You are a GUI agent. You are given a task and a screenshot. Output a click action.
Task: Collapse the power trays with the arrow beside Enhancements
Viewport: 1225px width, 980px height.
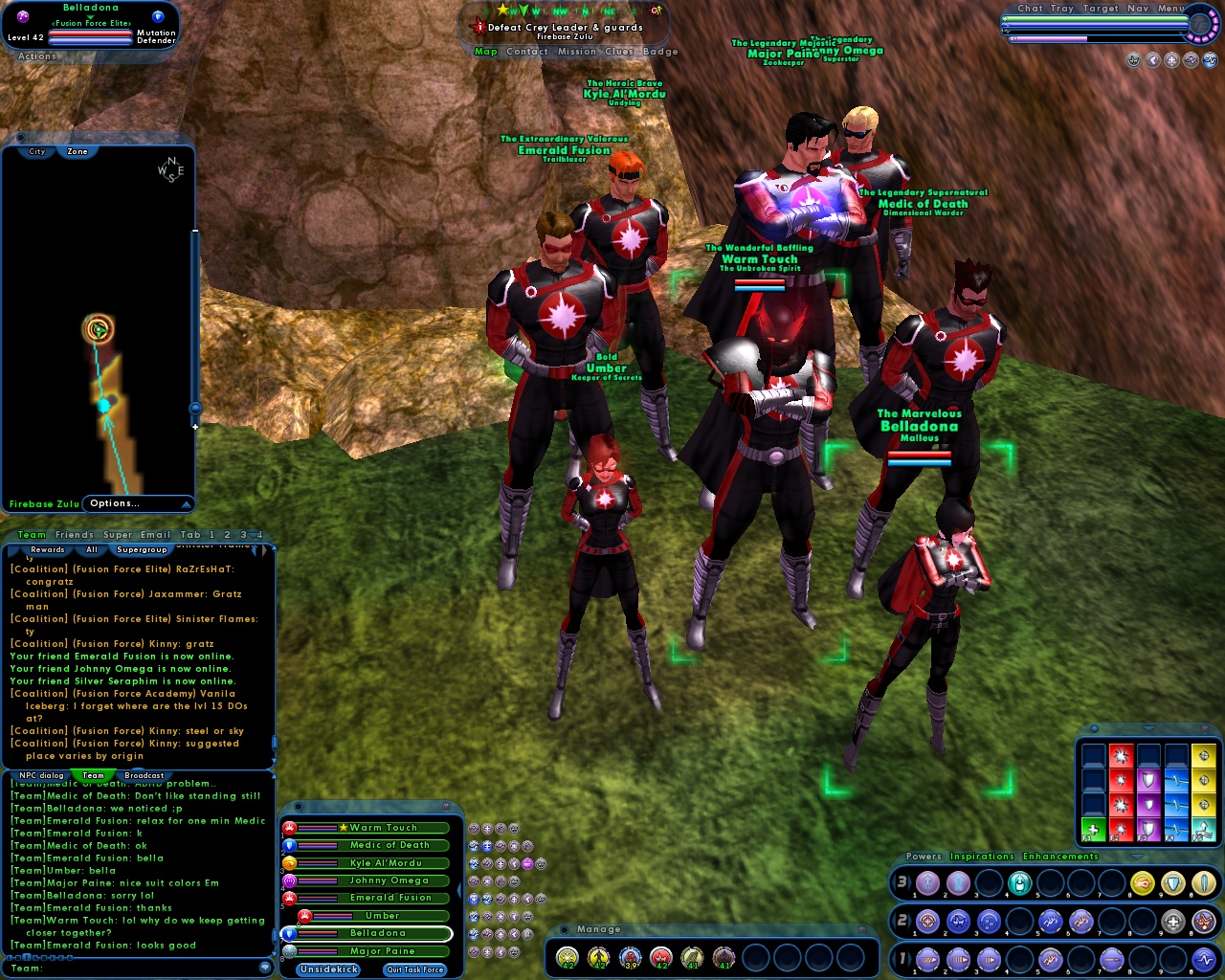point(1136,857)
